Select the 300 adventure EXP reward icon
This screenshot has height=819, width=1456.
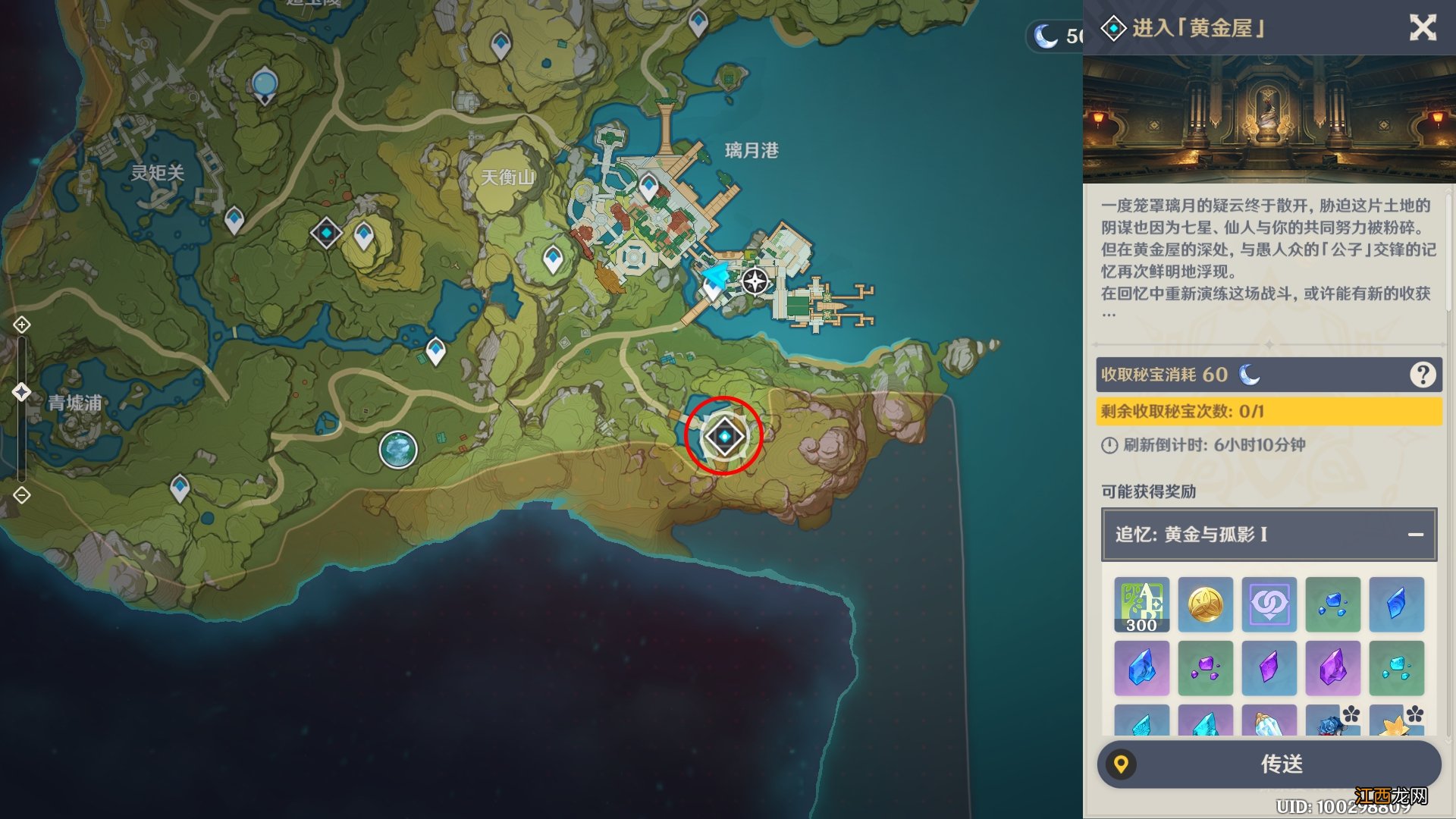(1141, 604)
